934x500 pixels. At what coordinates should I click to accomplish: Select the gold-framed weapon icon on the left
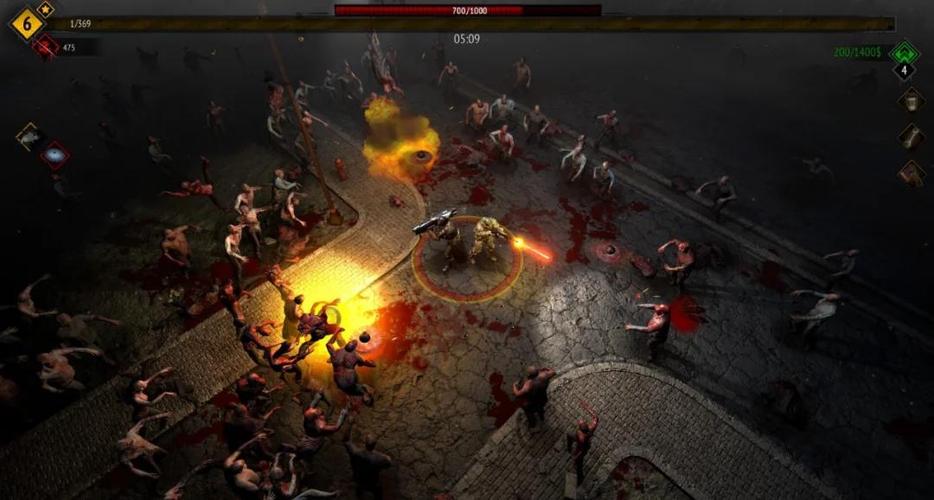(x=29, y=136)
